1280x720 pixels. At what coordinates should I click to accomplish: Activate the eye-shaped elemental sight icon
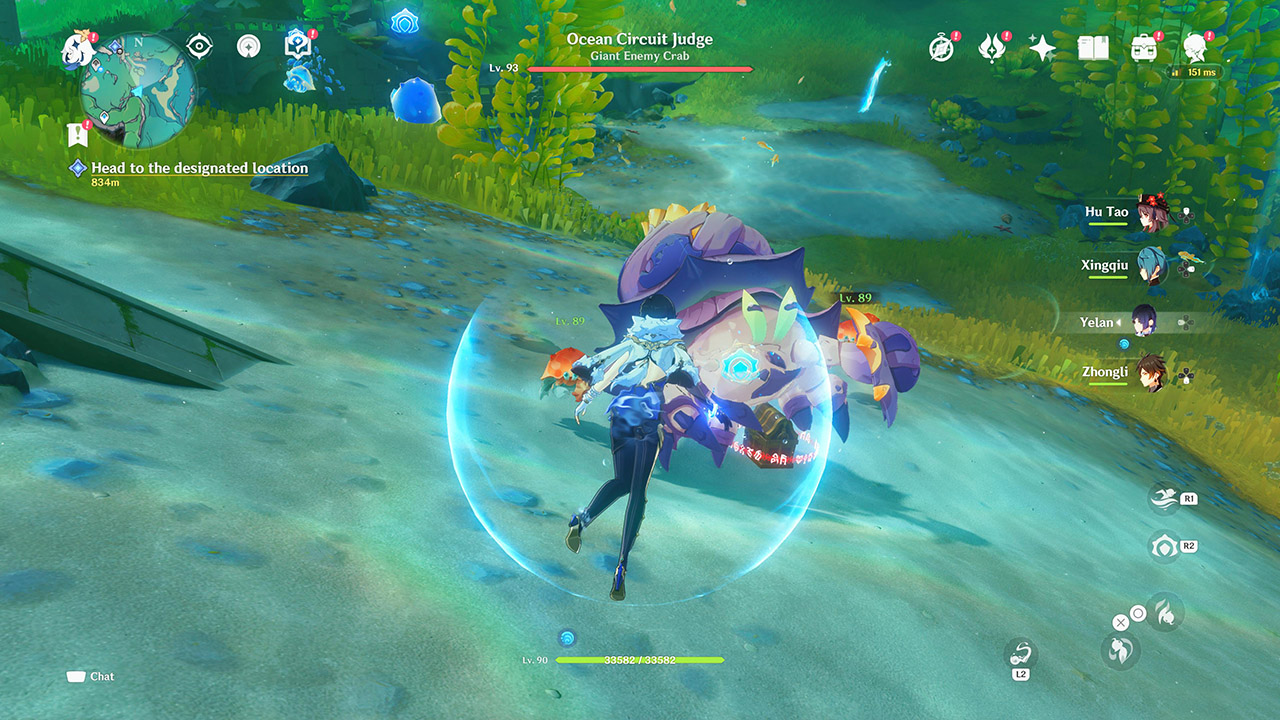coord(200,46)
